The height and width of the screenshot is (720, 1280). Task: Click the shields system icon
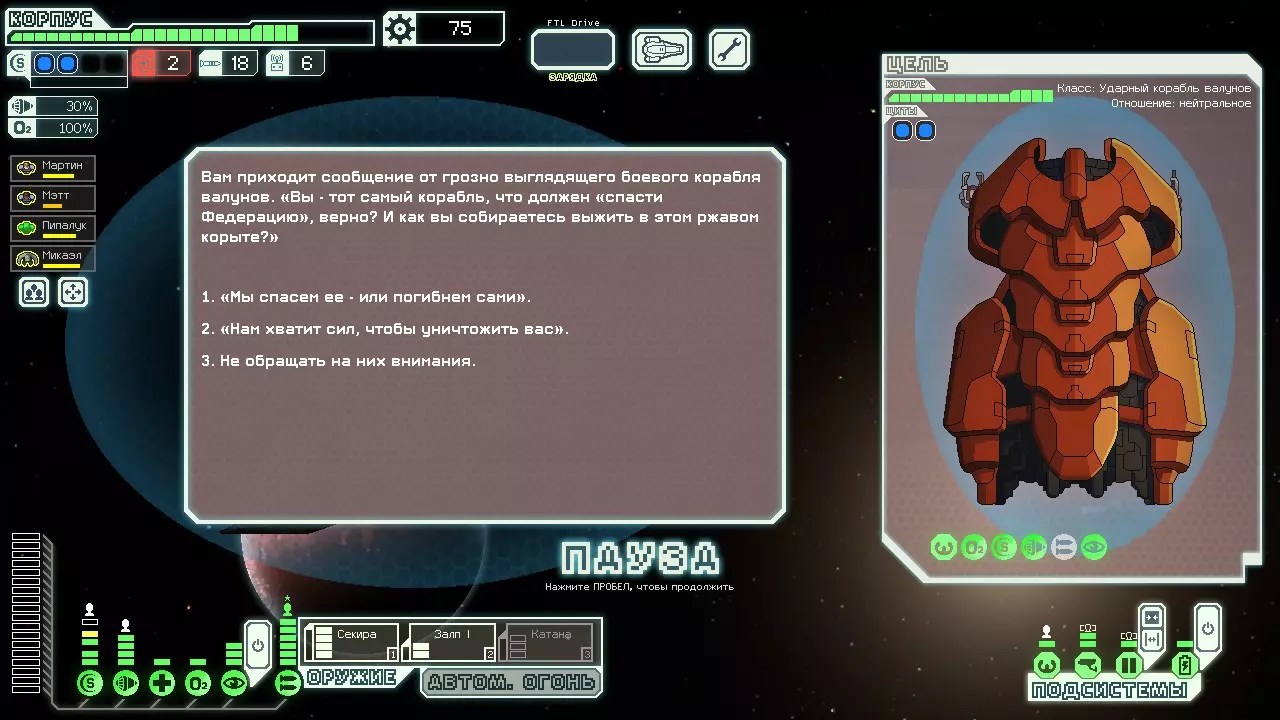(x=90, y=684)
